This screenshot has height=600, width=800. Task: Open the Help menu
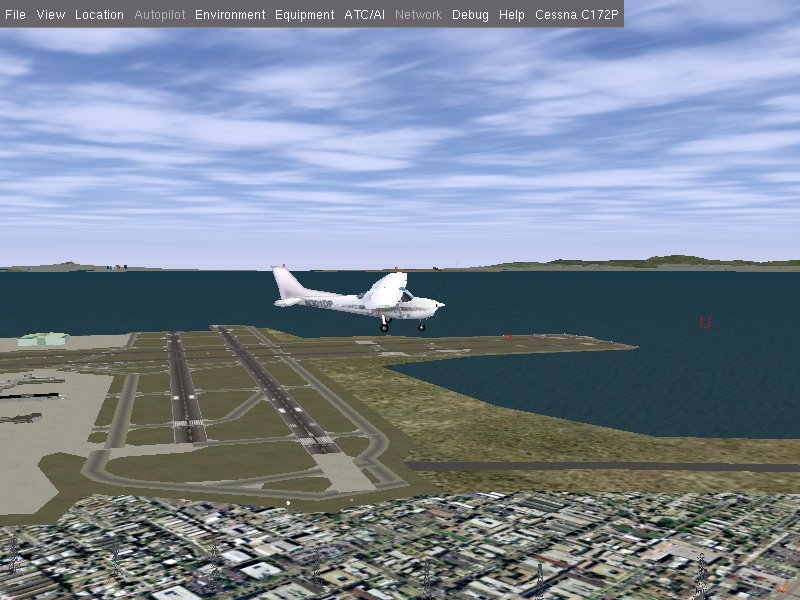(x=511, y=15)
